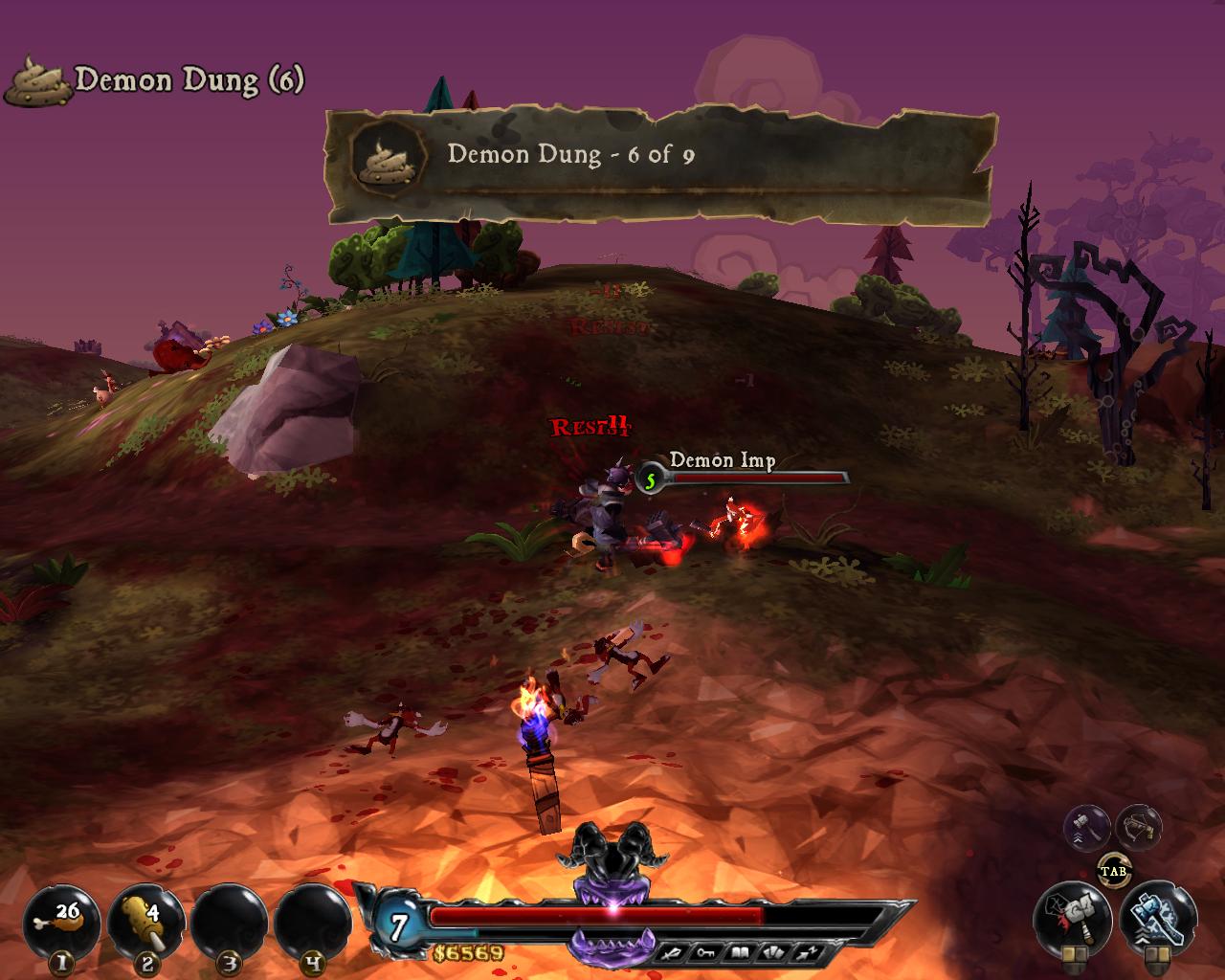Viewport: 1225px width, 980px height.
Task: Switch to the alternate hammer weapon
Action: click(1086, 828)
